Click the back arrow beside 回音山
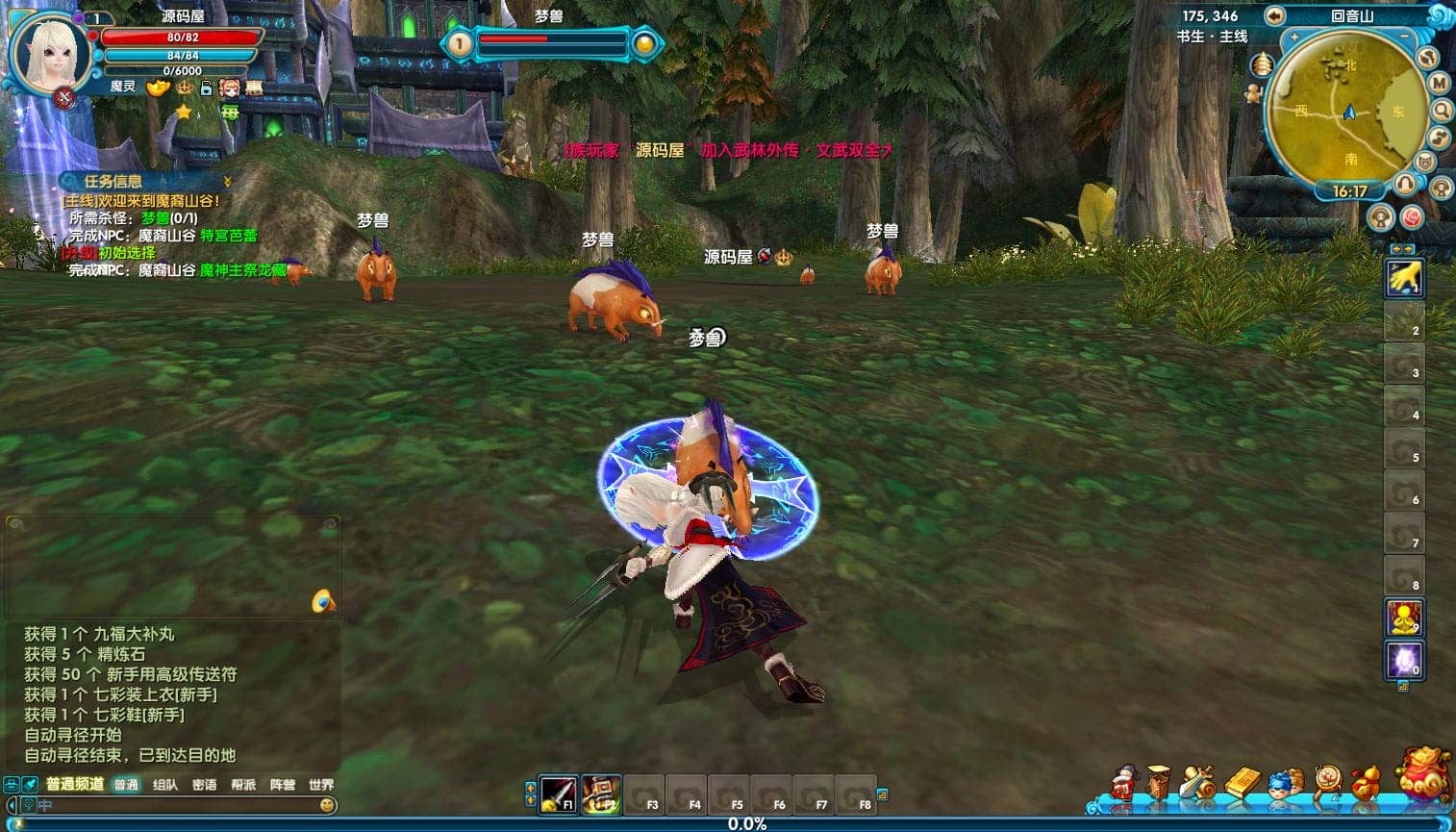 point(1275,15)
